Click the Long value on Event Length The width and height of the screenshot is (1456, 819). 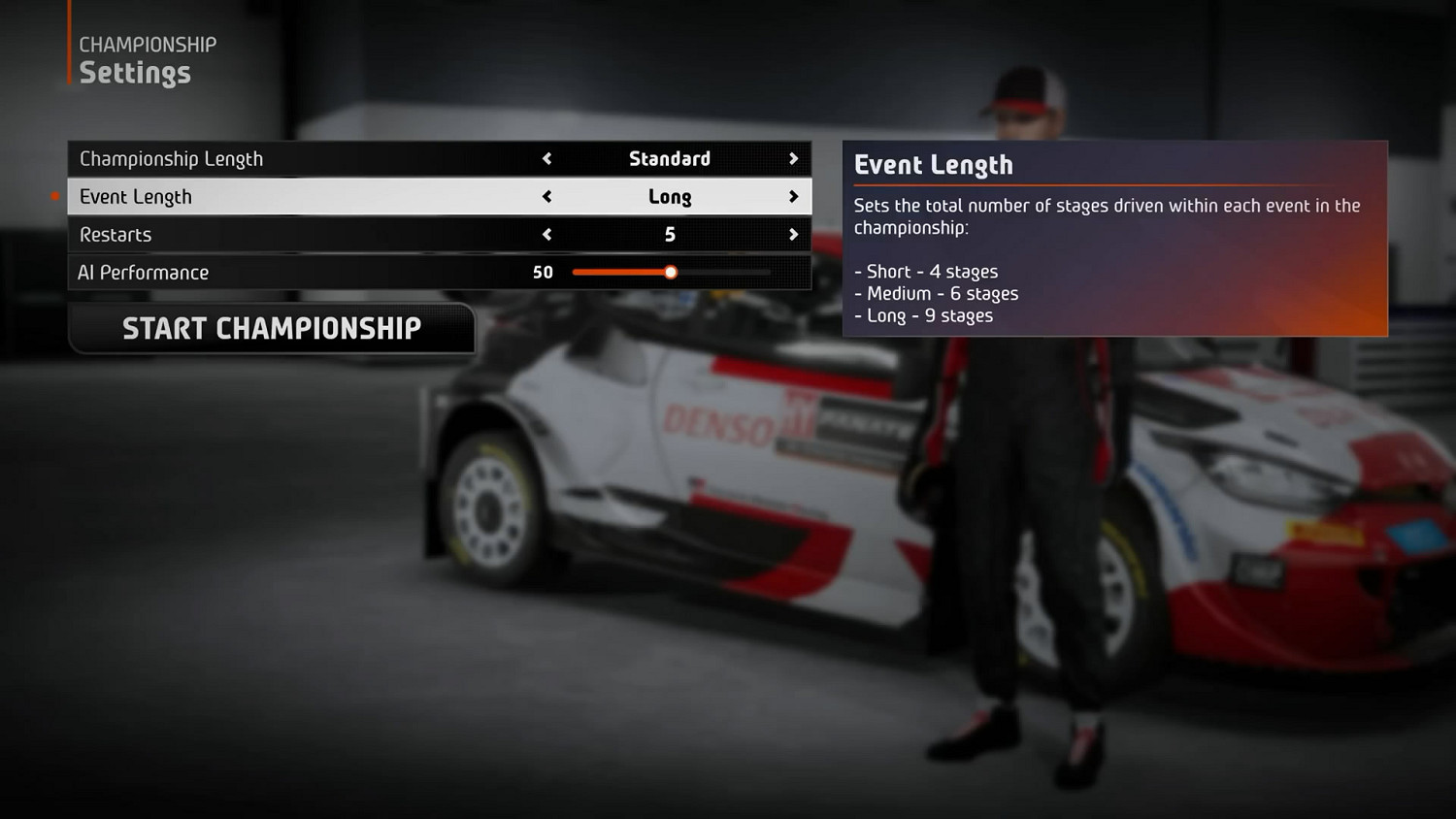[670, 196]
